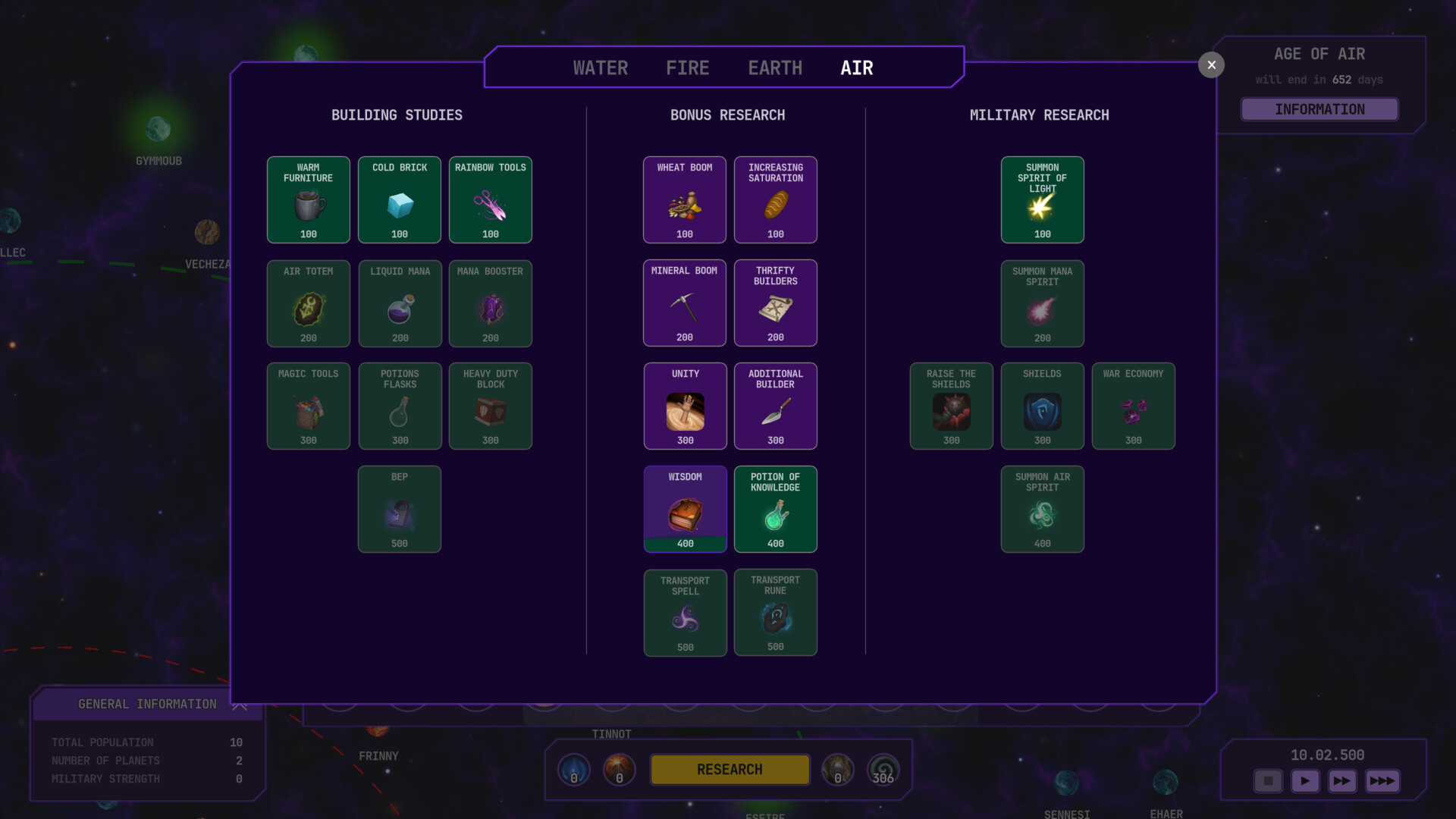Click the air mana counter showing 306
The image size is (1456, 819).
click(x=883, y=769)
